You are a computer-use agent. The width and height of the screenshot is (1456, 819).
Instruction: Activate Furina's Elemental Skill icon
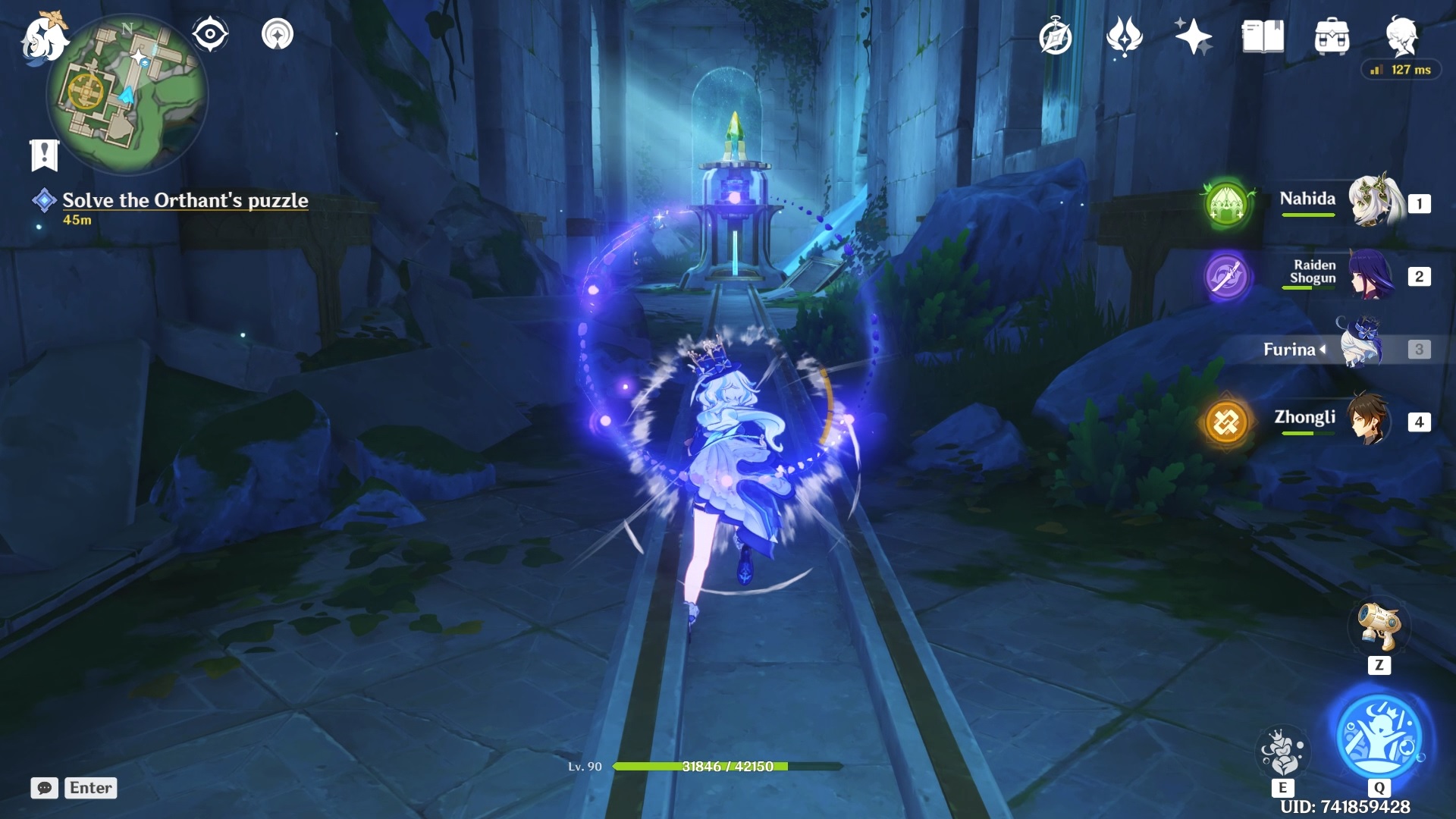click(1282, 751)
